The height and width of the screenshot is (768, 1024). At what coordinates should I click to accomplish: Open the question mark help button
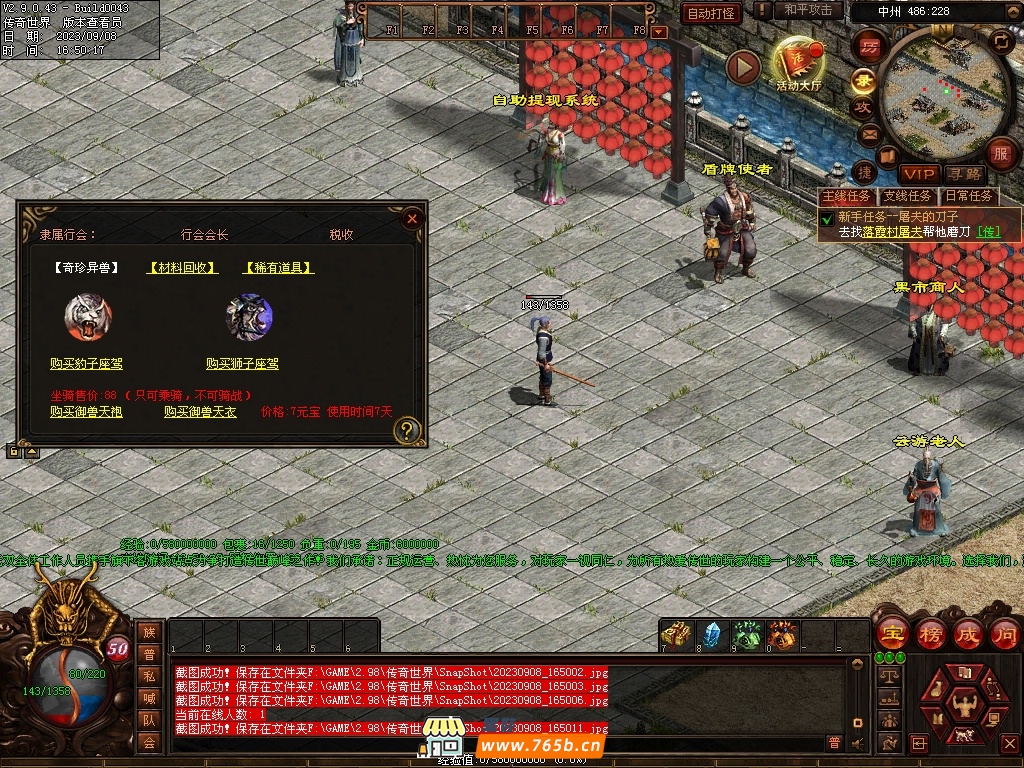(x=406, y=431)
